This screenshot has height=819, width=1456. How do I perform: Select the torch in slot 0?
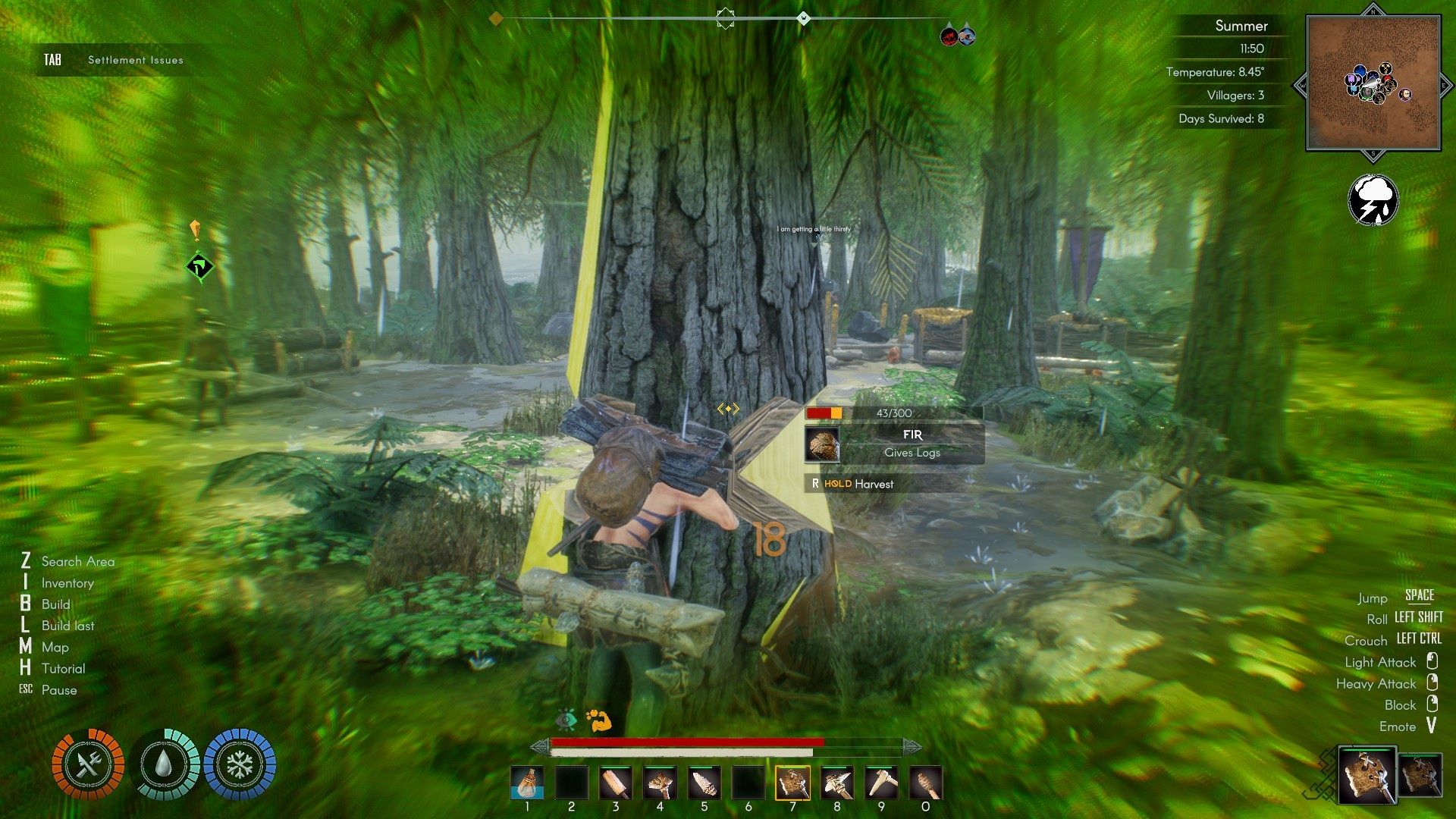tap(925, 783)
